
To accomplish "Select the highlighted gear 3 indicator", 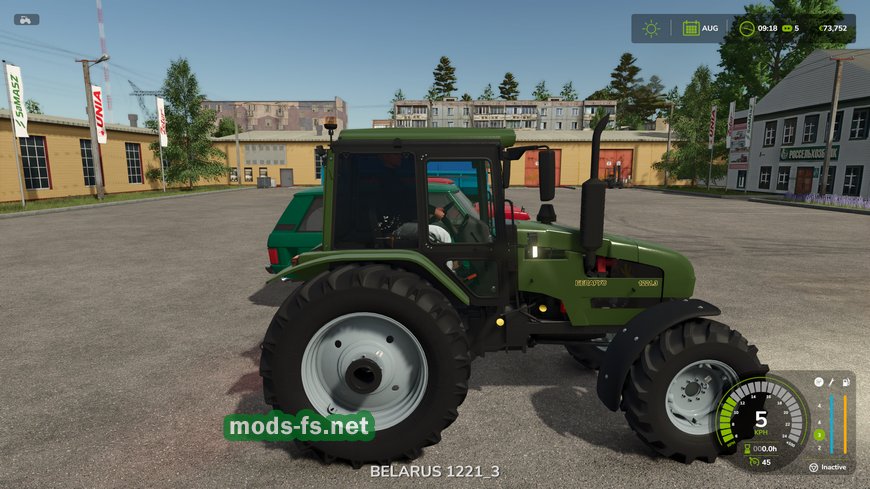I will [818, 435].
